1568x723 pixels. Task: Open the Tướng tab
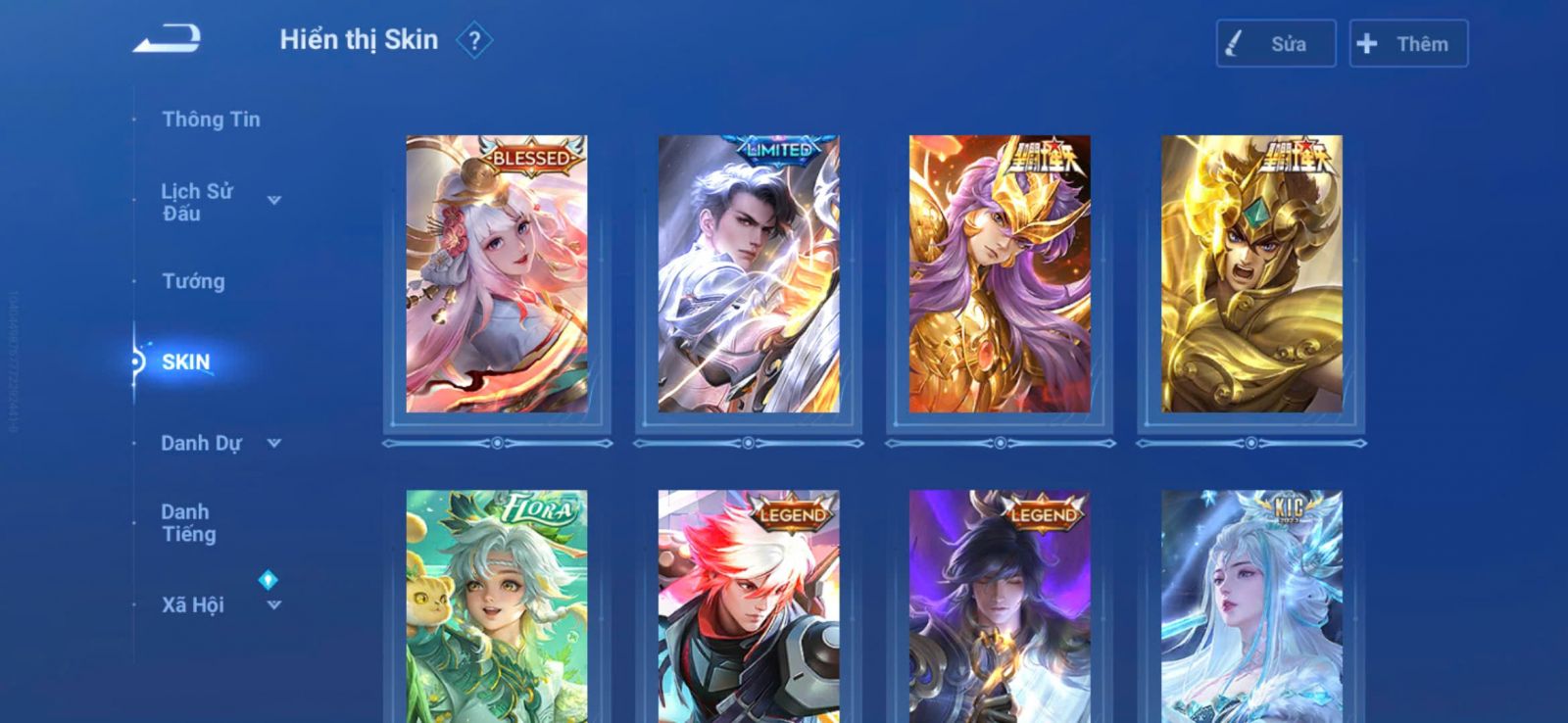pos(193,282)
